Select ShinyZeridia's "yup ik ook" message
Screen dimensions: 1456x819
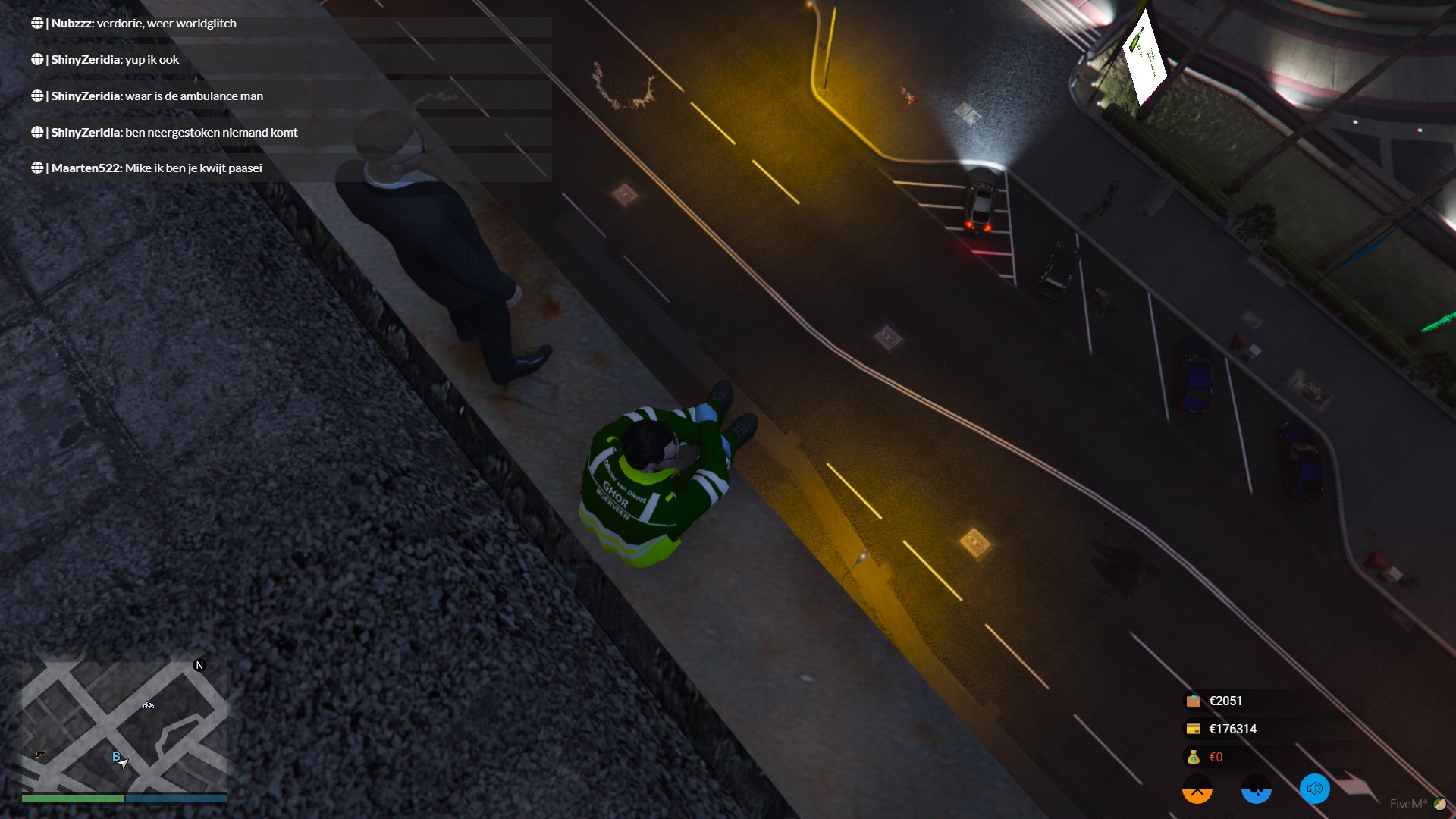coord(115,60)
